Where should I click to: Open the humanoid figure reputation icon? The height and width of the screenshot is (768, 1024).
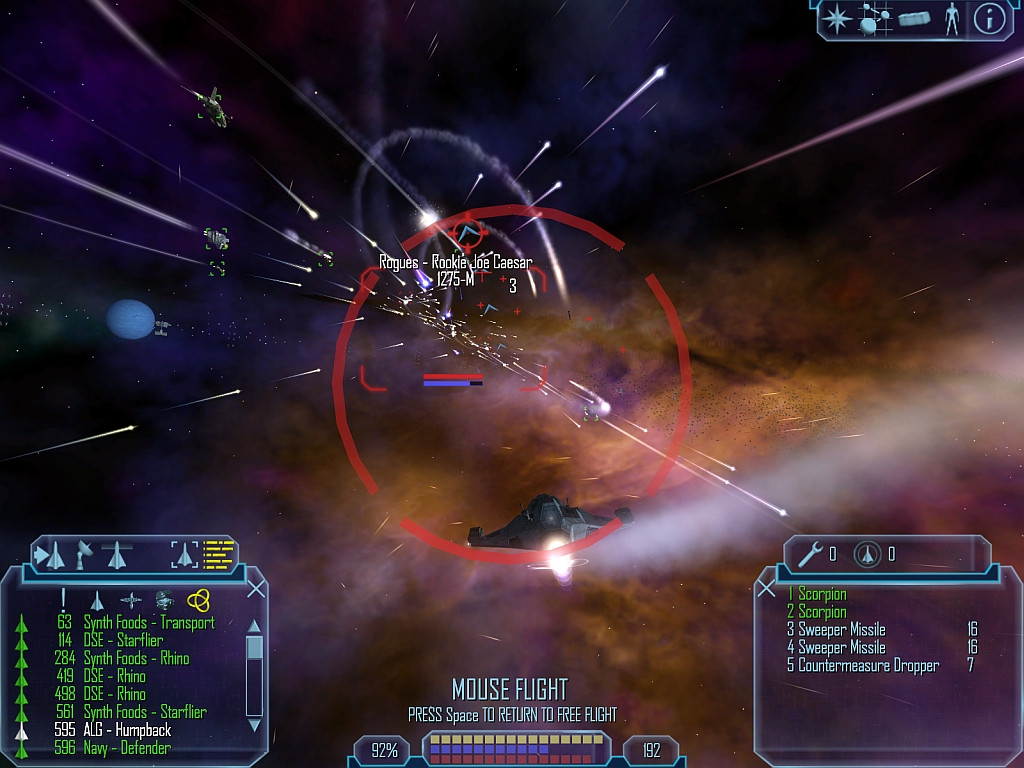951,19
